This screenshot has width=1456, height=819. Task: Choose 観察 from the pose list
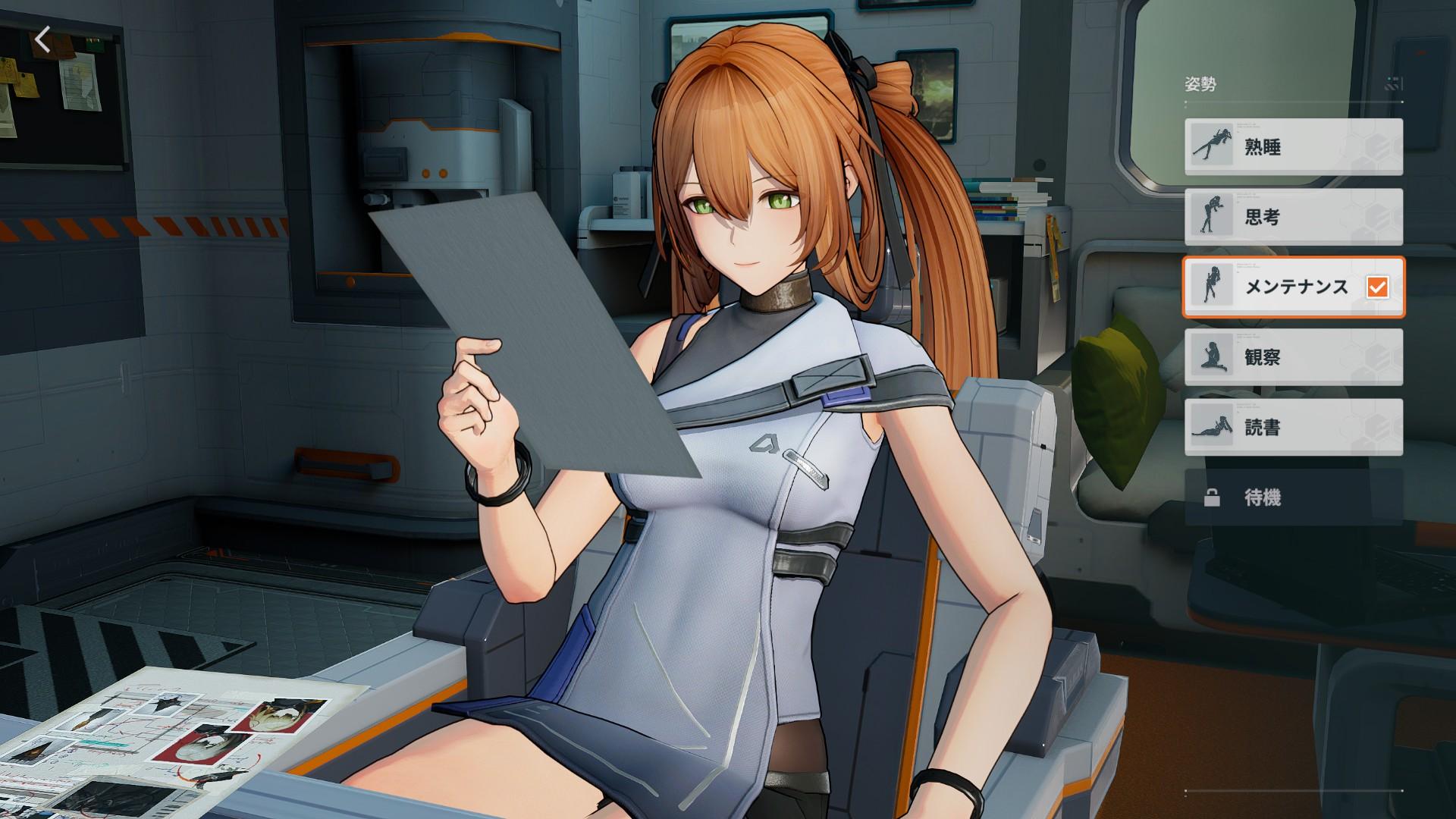tap(1293, 358)
